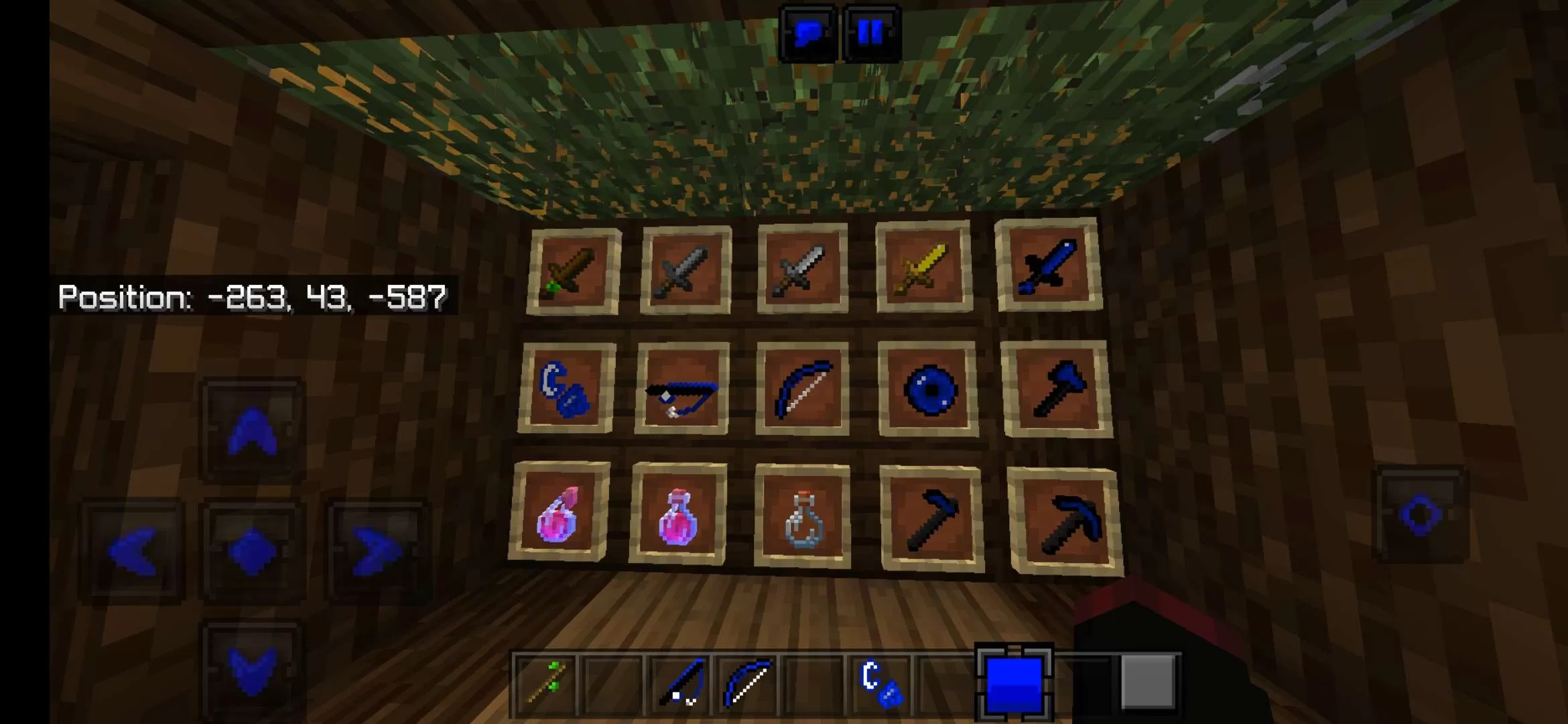
Task: Tap the sneak button between the arrows
Action: 251,551
